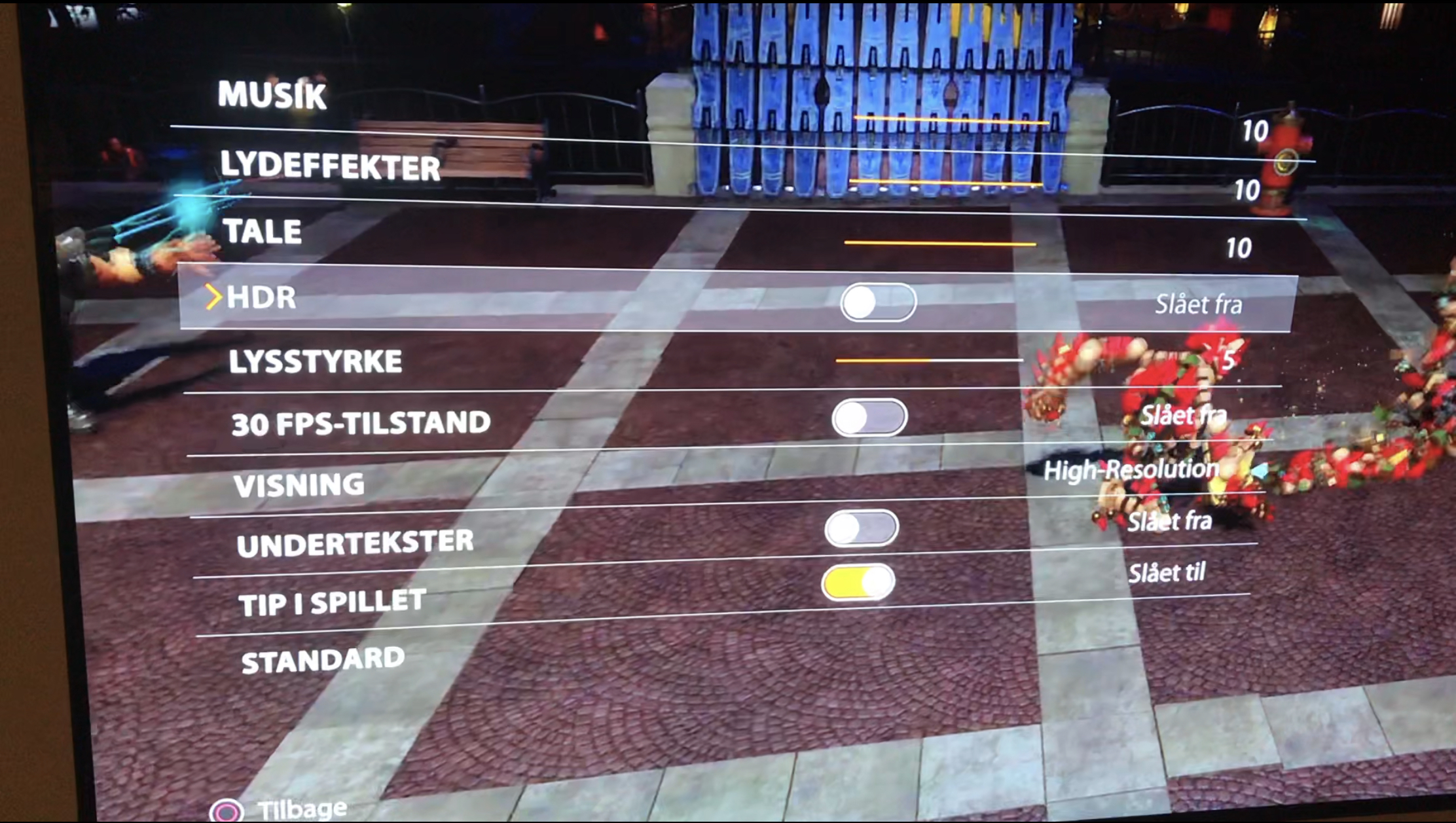Toggle the HDR switch on
The width and height of the screenshot is (1456, 823).
[878, 302]
